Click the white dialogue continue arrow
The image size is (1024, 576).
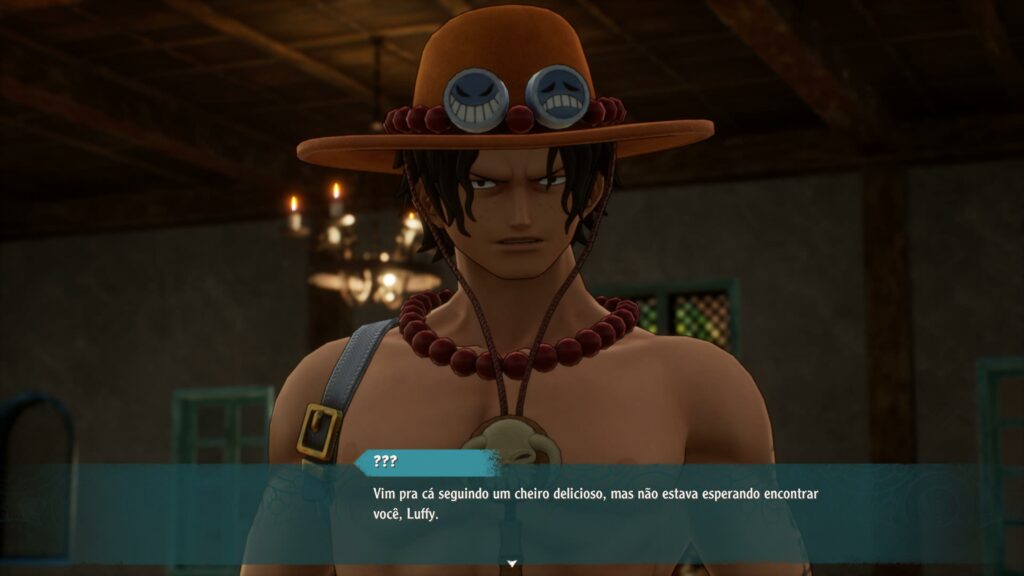(512, 564)
